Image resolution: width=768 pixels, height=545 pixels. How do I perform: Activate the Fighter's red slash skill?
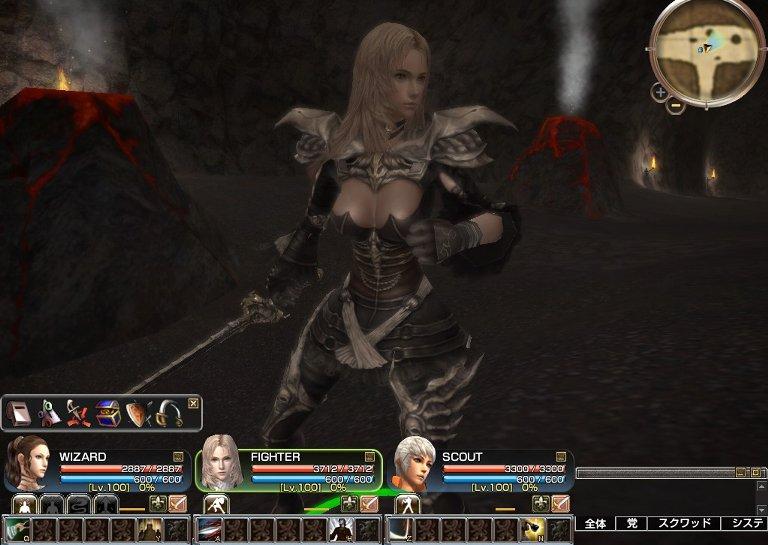coord(209,529)
